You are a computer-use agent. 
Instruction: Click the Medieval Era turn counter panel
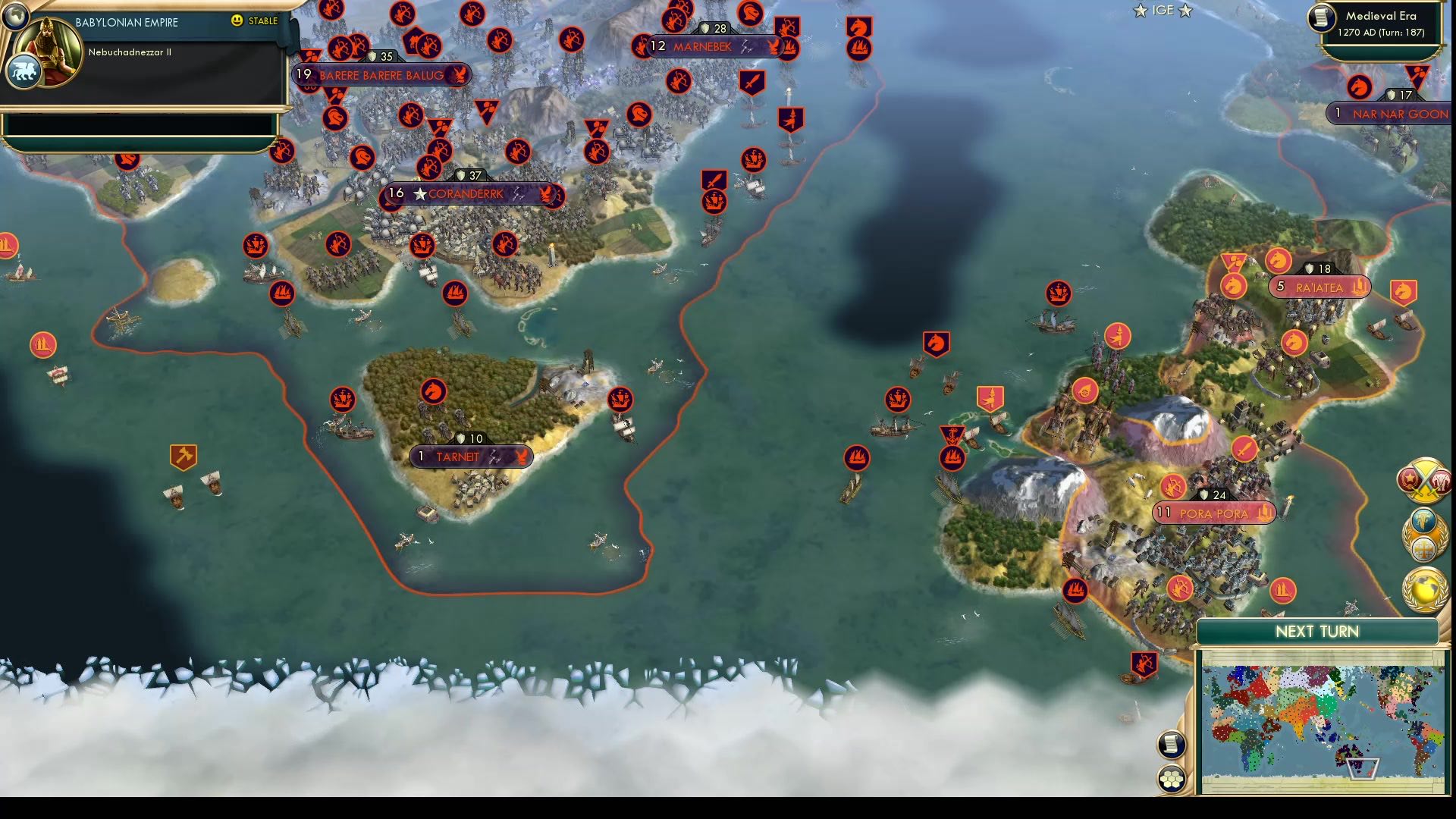(1379, 24)
